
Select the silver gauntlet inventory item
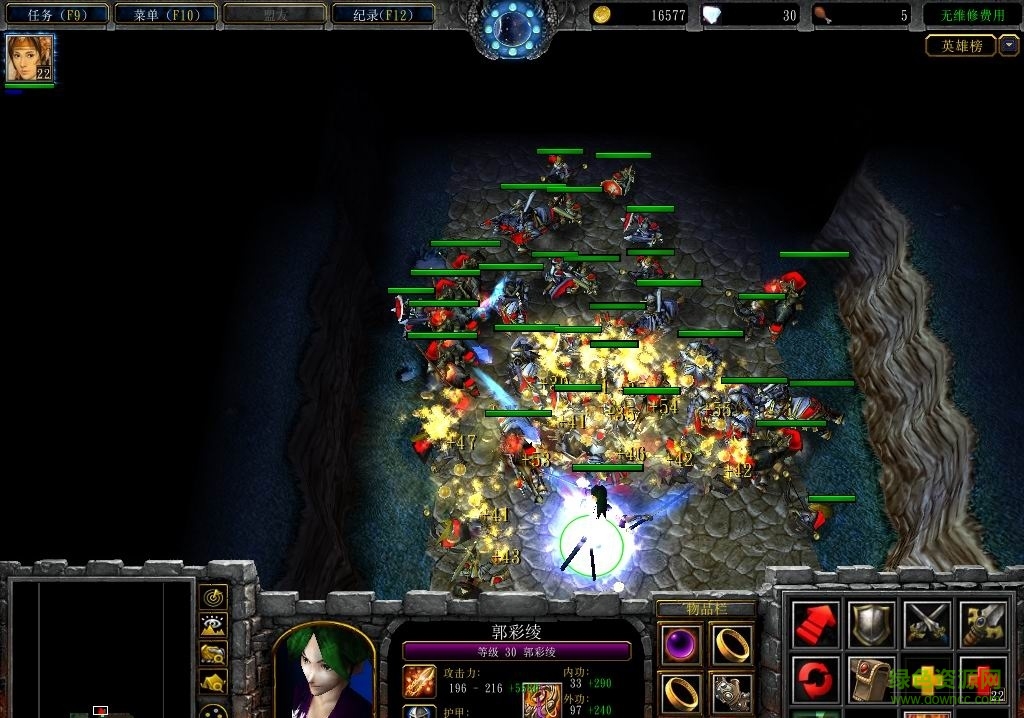pyautogui.click(x=733, y=691)
